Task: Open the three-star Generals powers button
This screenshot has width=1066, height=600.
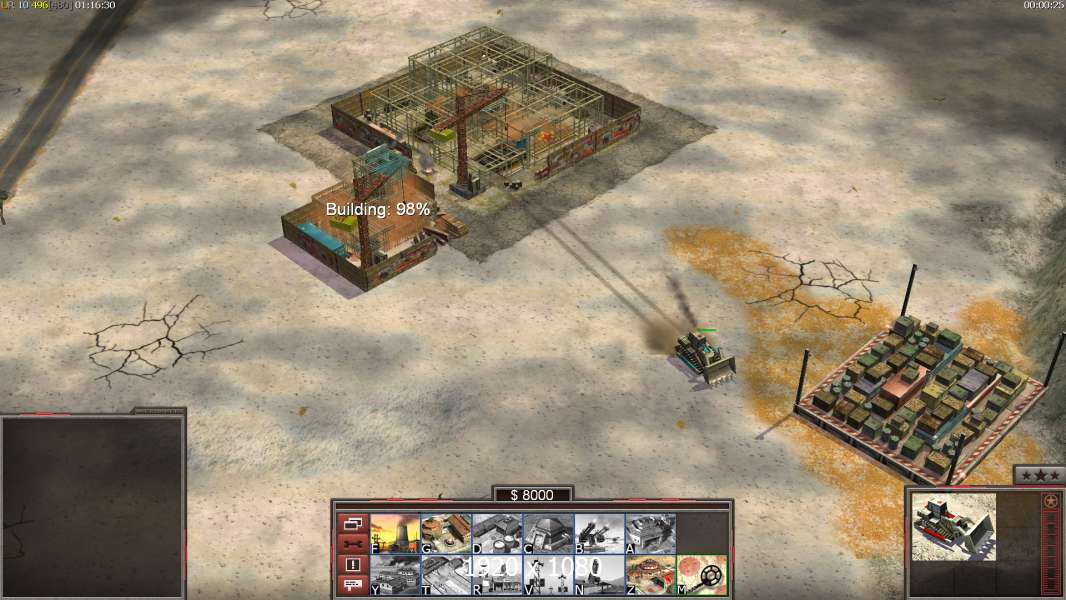Action: click(x=1038, y=475)
